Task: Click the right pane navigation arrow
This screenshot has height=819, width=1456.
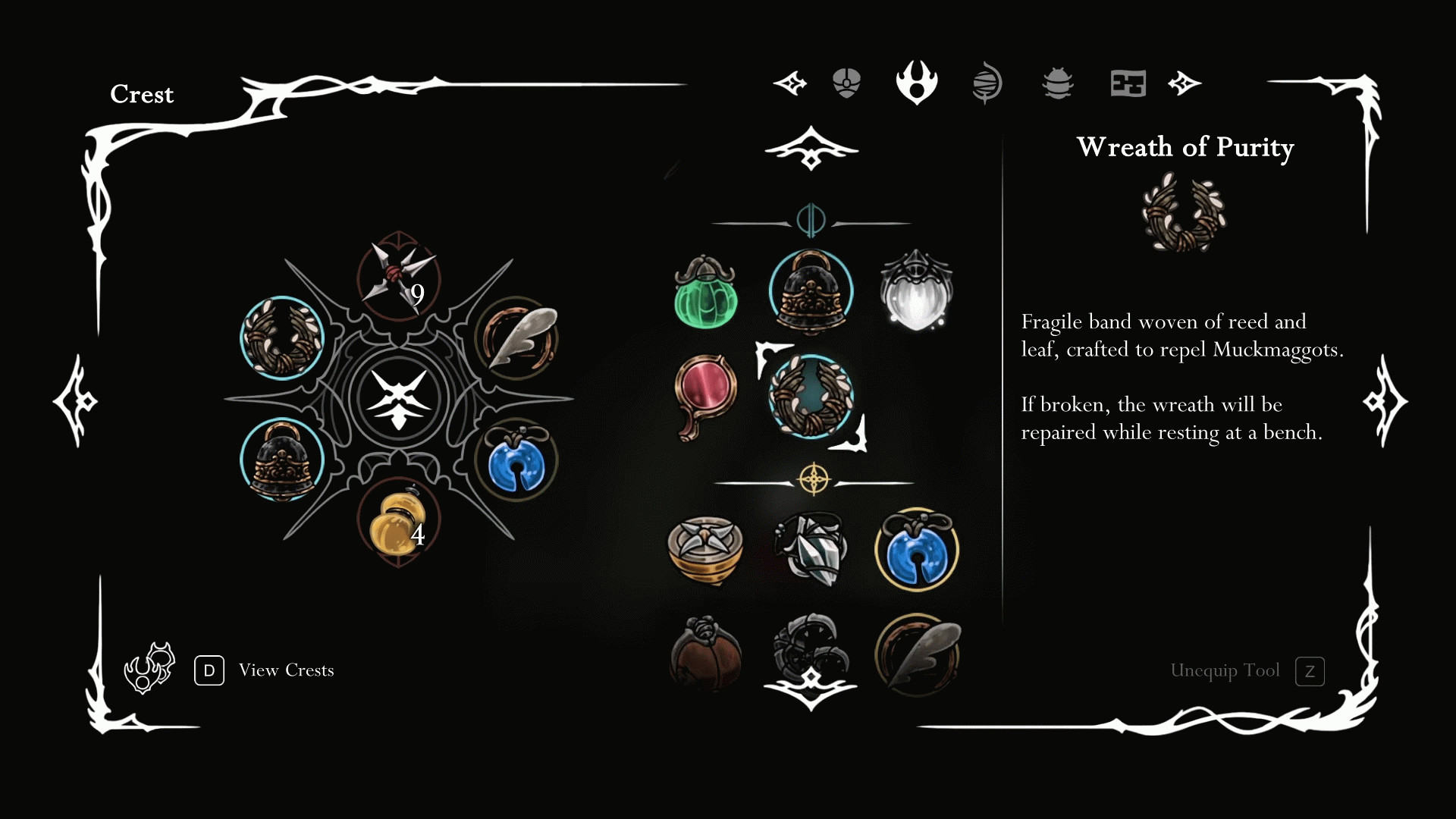Action: 1385,401
